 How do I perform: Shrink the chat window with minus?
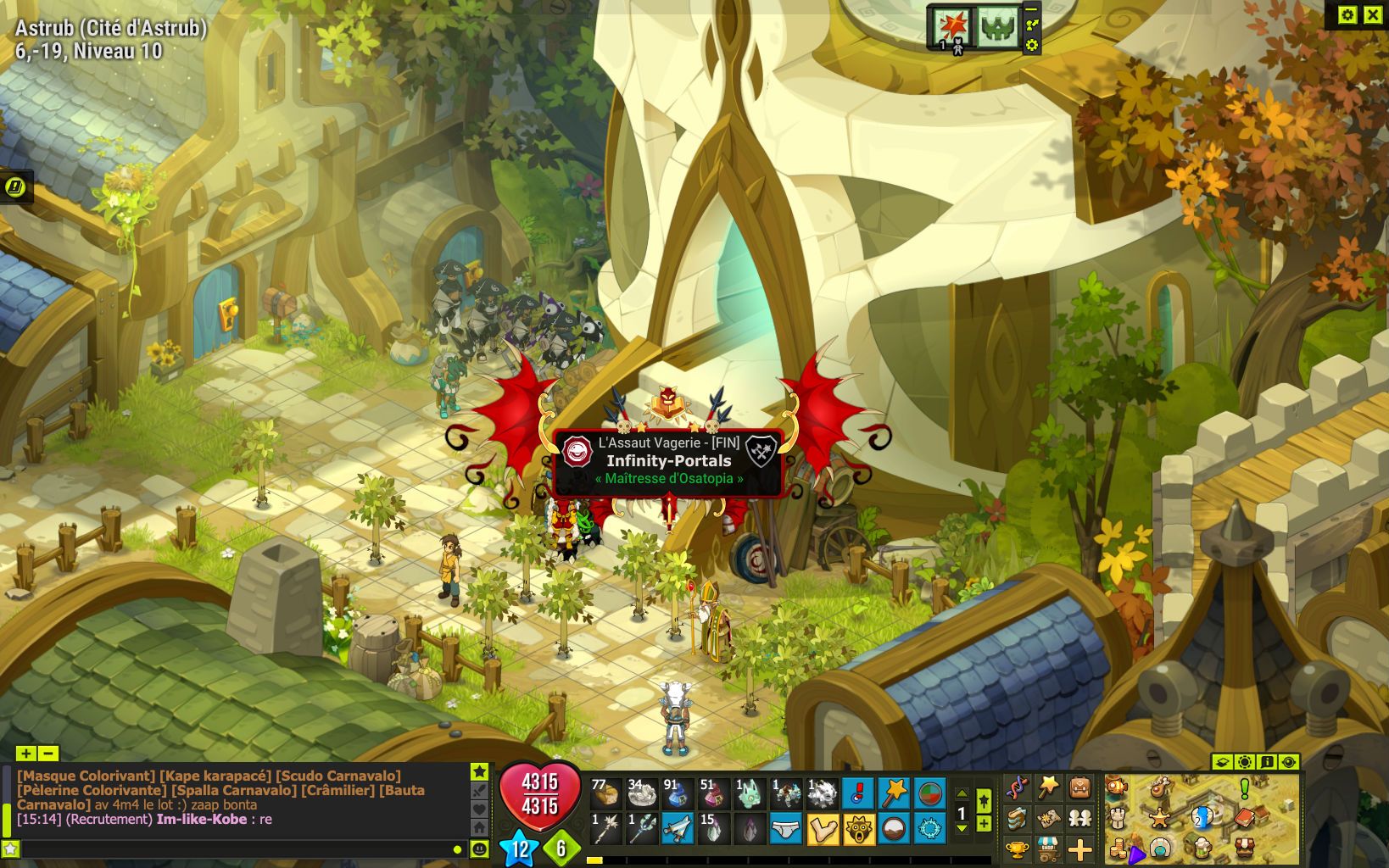coord(48,754)
